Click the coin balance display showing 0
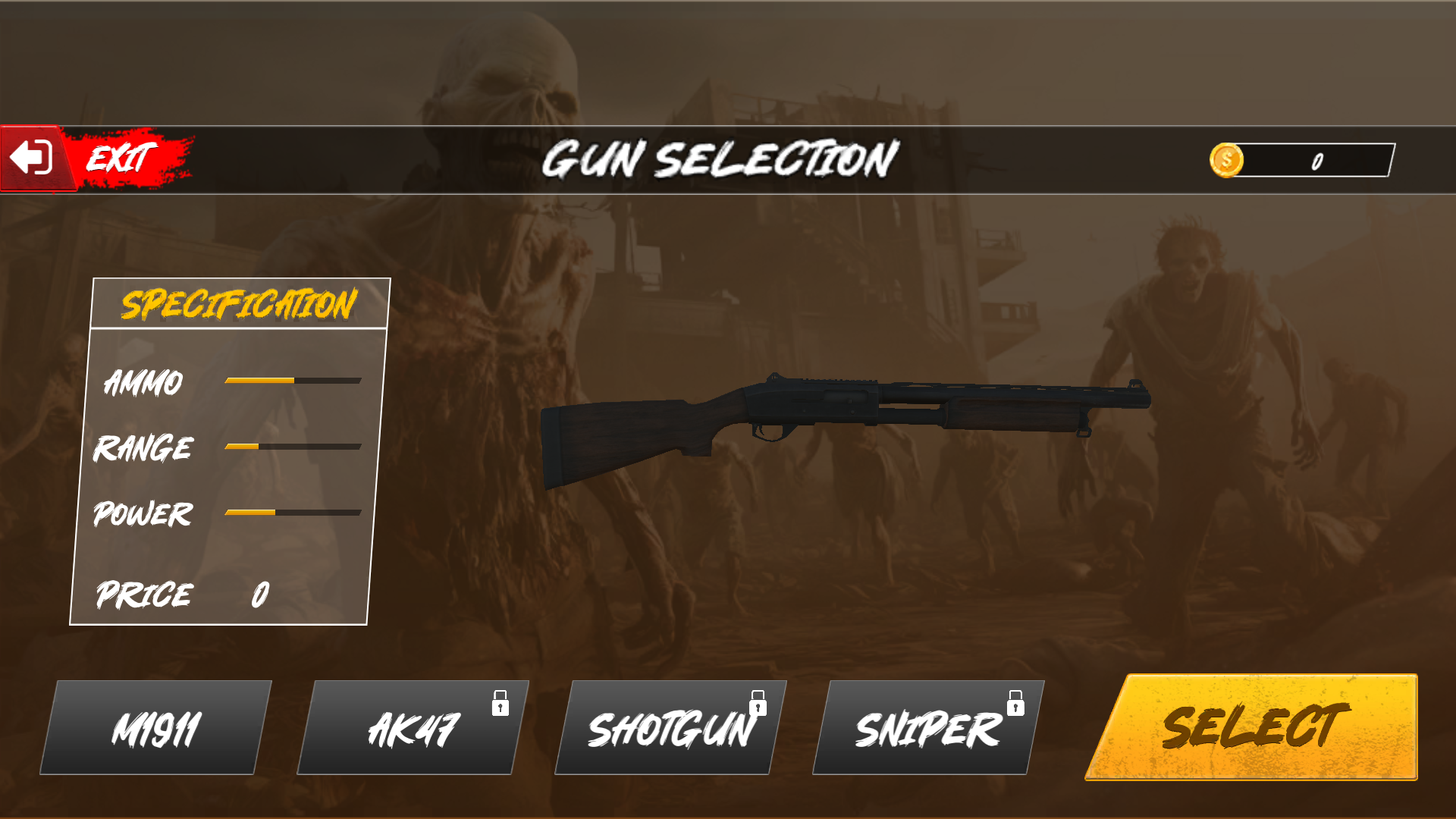Viewport: 1456px width, 819px height. click(x=1316, y=159)
